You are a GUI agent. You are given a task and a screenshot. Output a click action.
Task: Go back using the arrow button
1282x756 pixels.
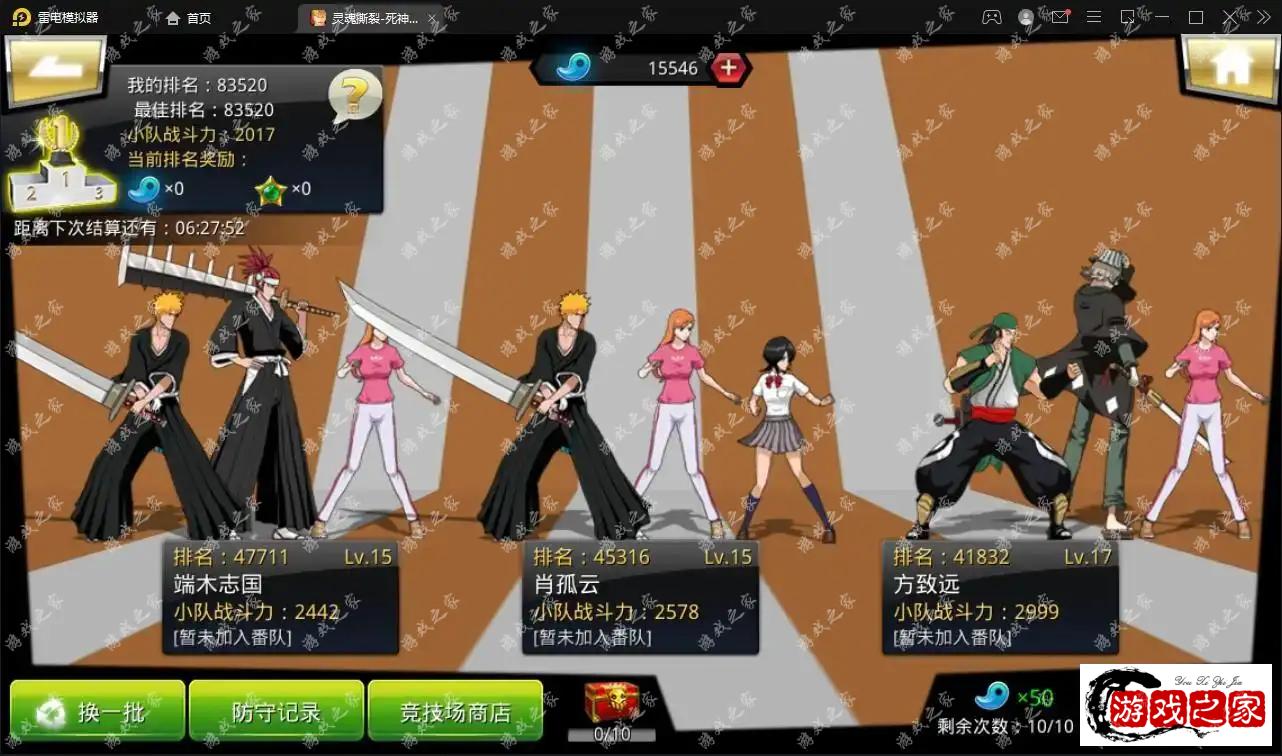click(56, 69)
